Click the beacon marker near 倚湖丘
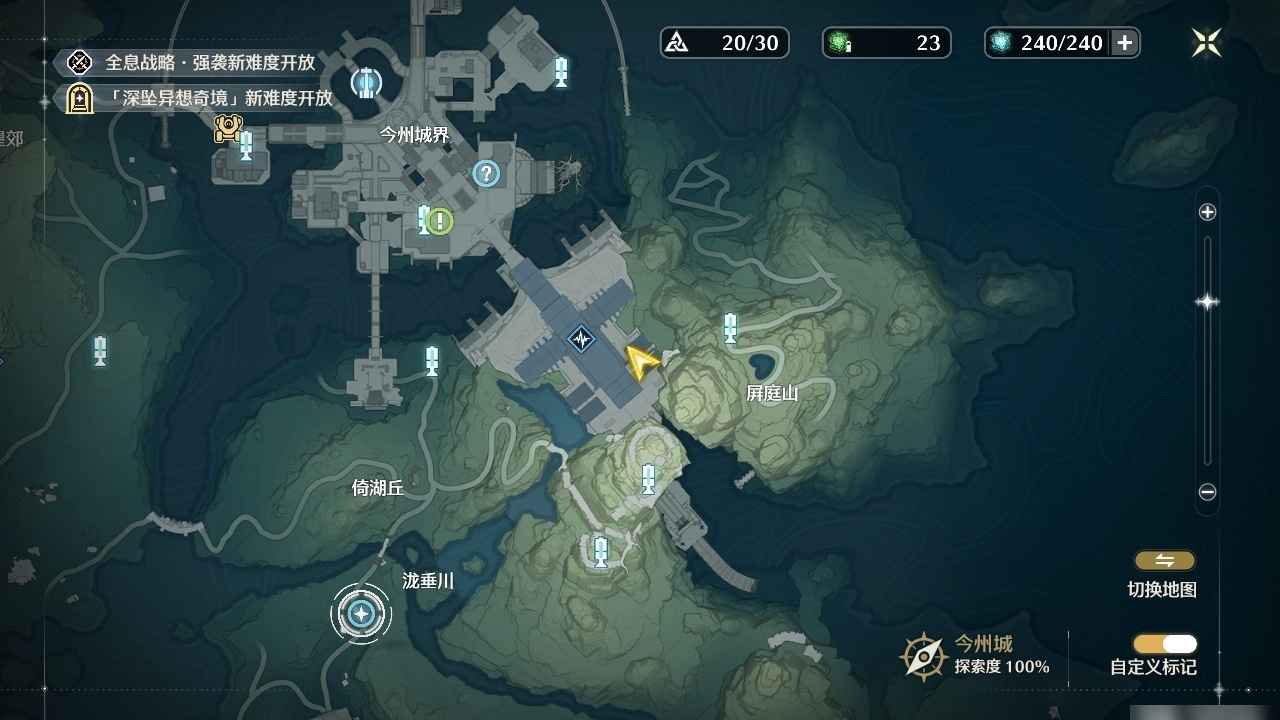 [431, 362]
